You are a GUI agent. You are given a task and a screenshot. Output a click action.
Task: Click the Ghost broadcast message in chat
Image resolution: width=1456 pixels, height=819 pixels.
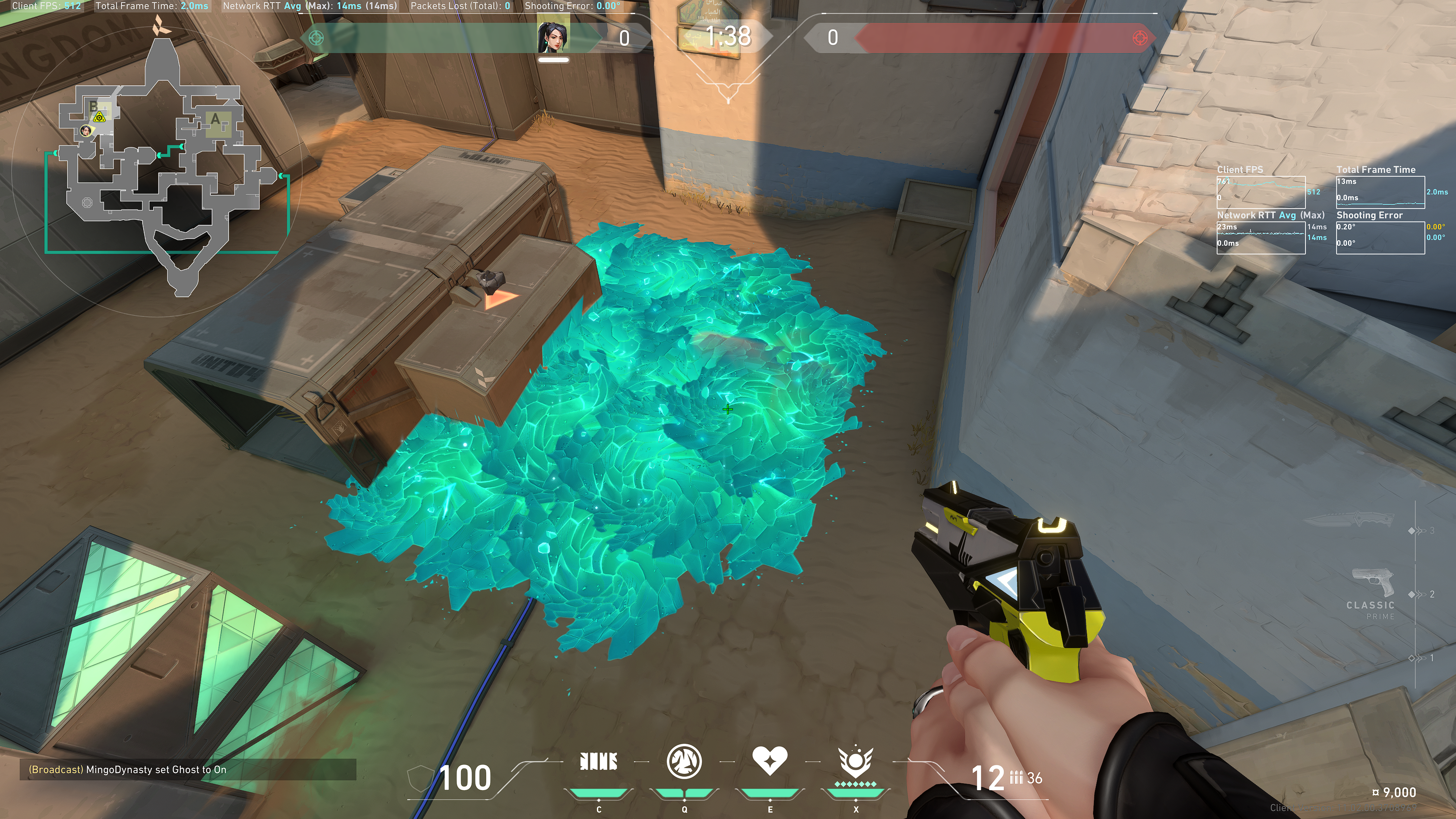point(156,769)
